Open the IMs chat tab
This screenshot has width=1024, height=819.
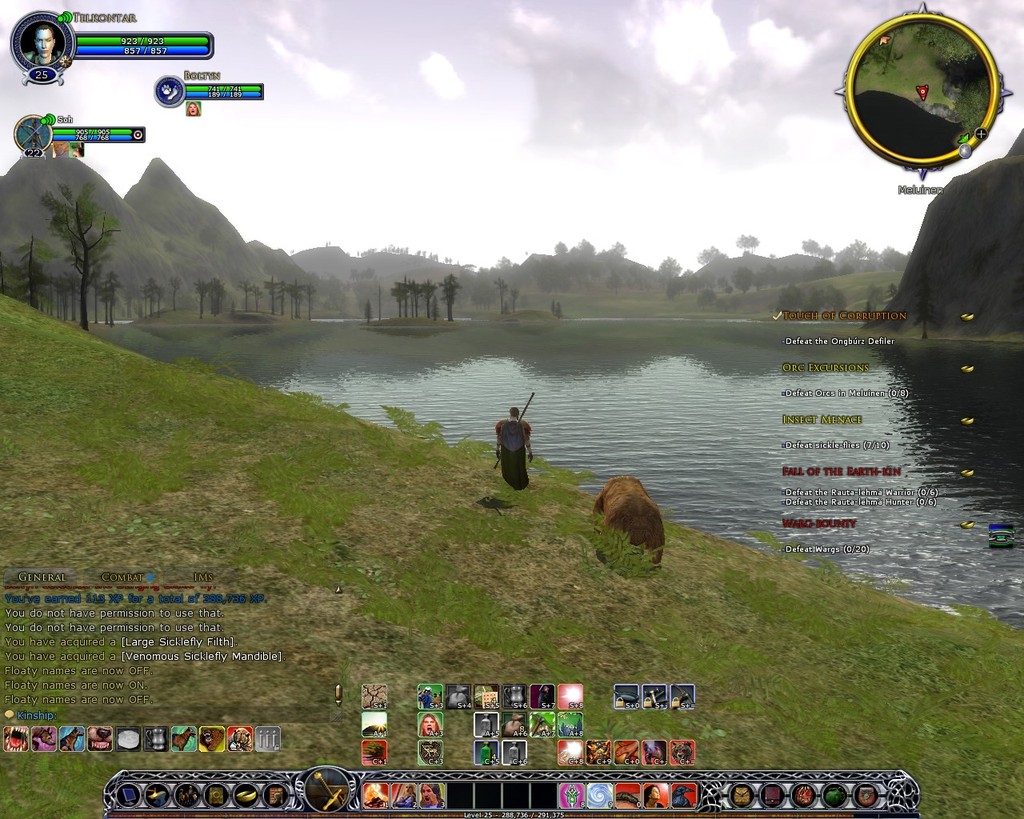tap(203, 577)
